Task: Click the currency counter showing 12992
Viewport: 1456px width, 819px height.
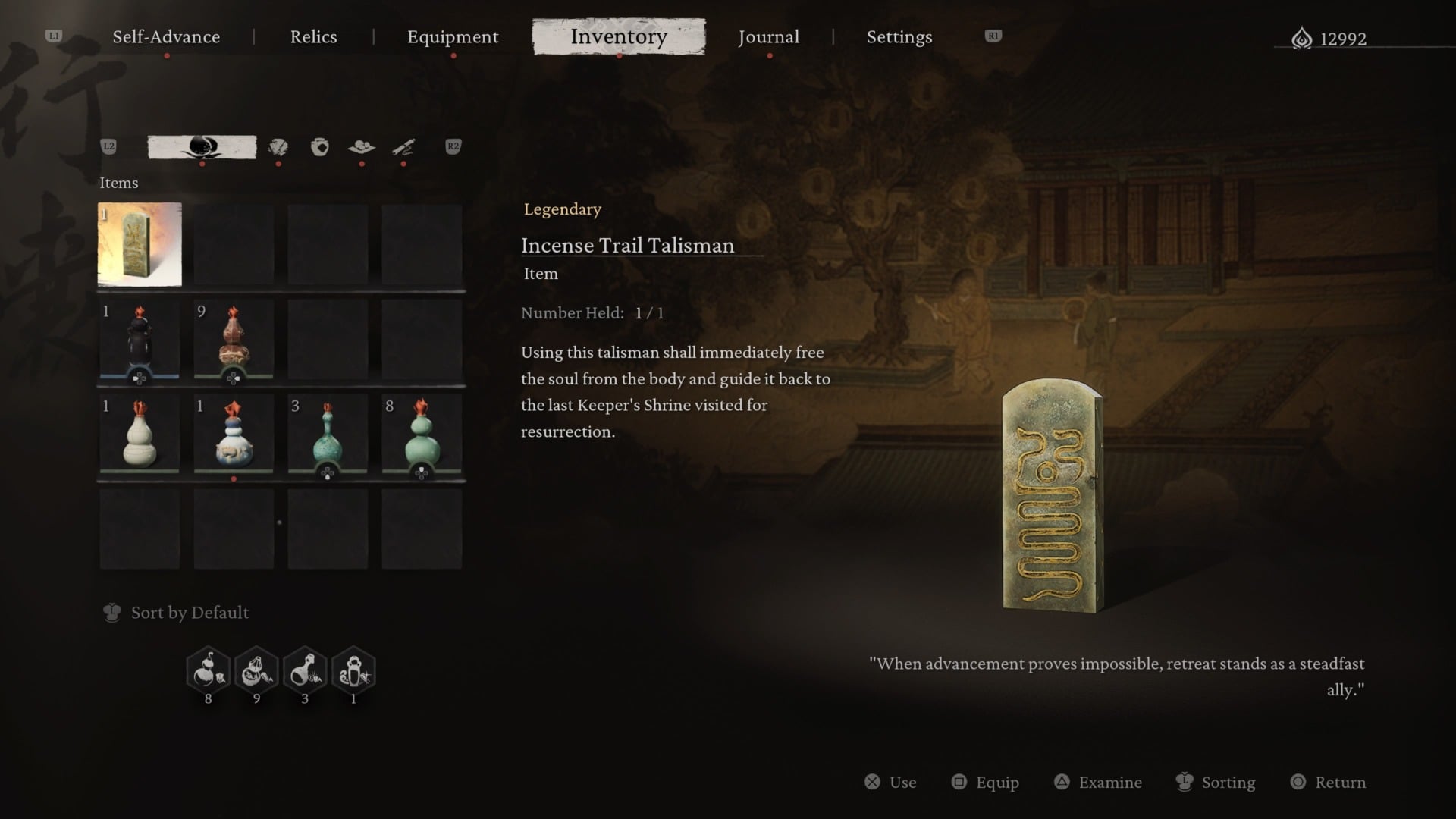Action: click(x=1335, y=38)
